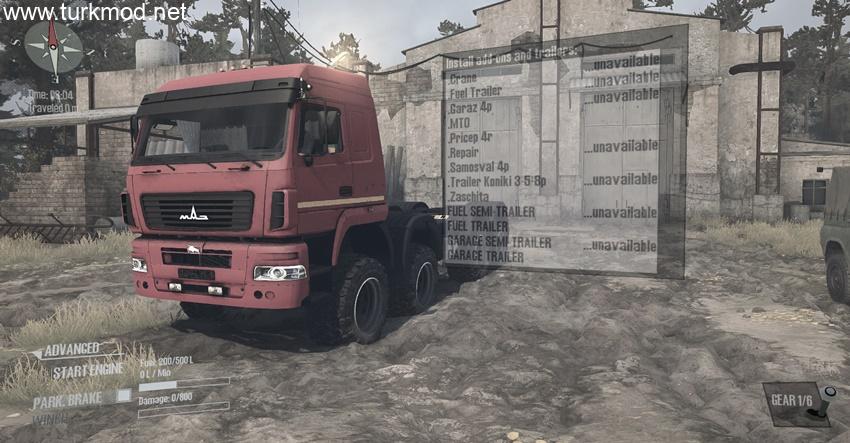
Task: Activate the Winch option
Action: 50,420
